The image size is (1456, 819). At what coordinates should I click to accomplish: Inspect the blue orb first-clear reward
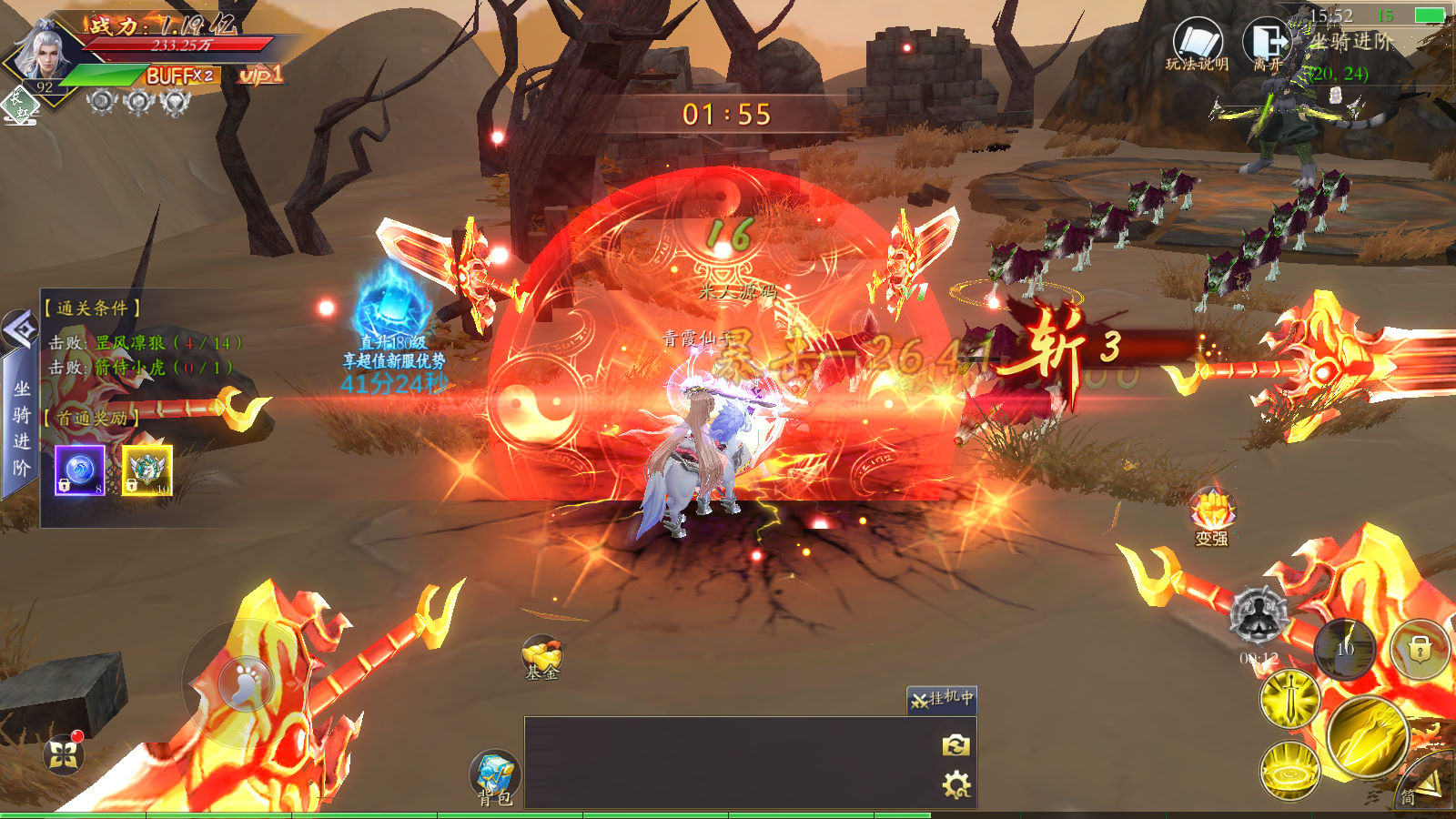pyautogui.click(x=80, y=470)
